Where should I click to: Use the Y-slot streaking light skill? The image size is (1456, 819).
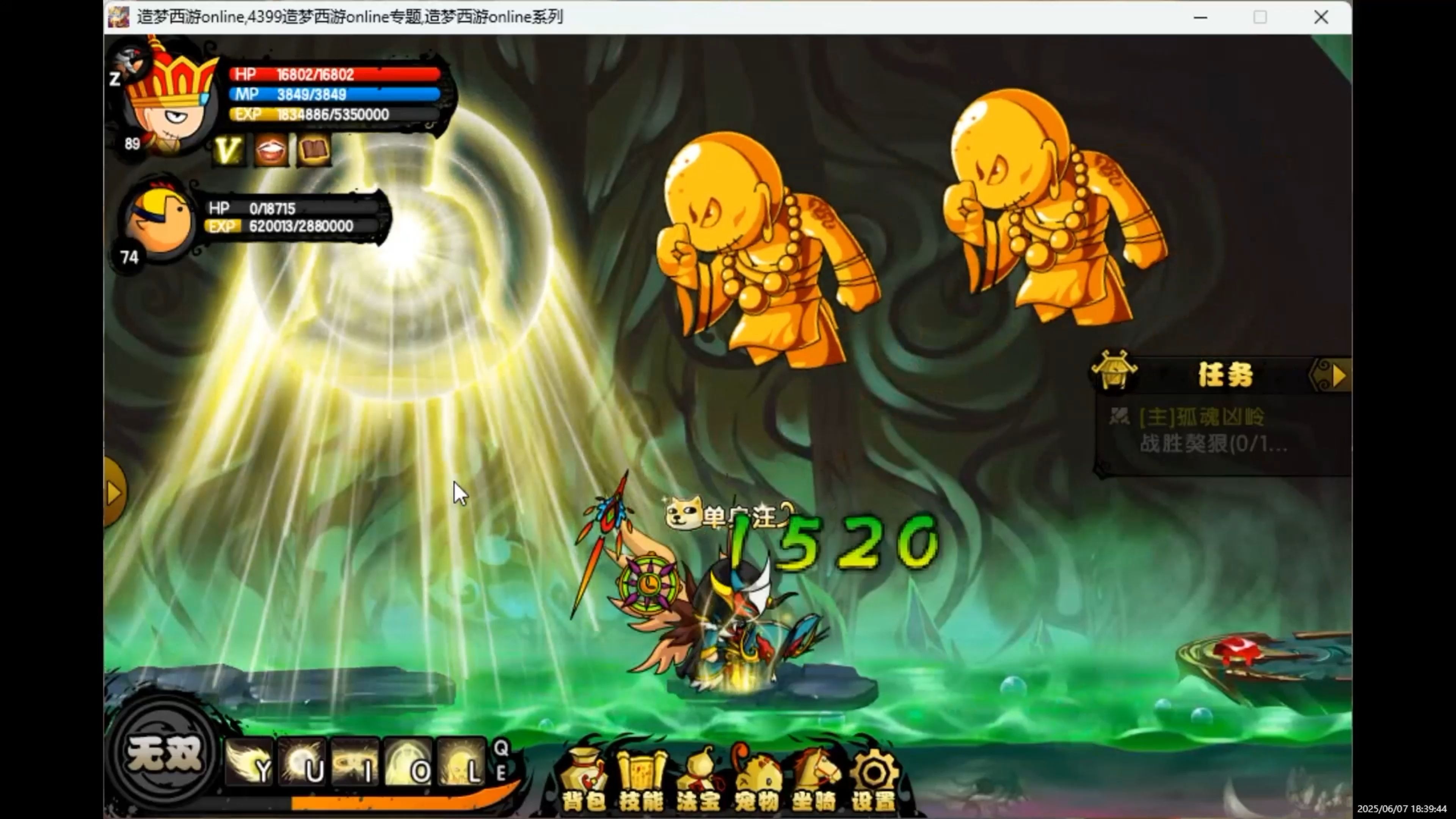click(x=250, y=761)
